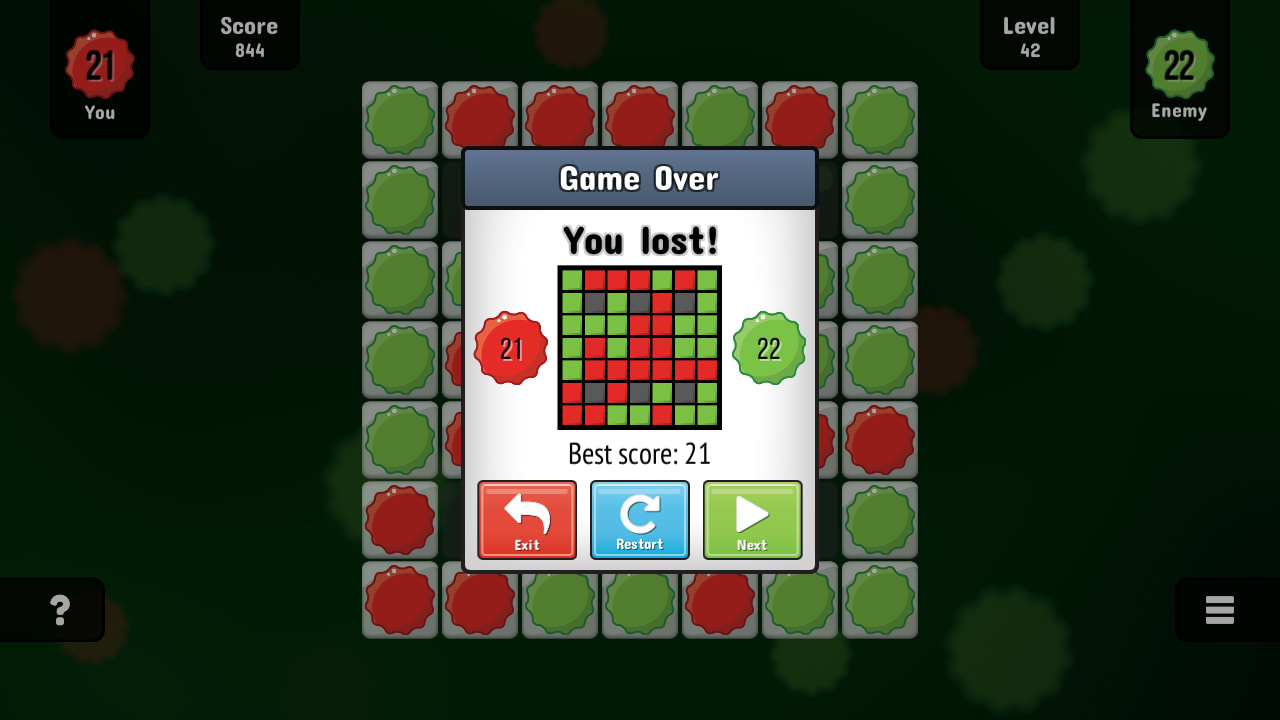Open the hamburger menu icon
1280x720 pixels.
(x=1221, y=609)
